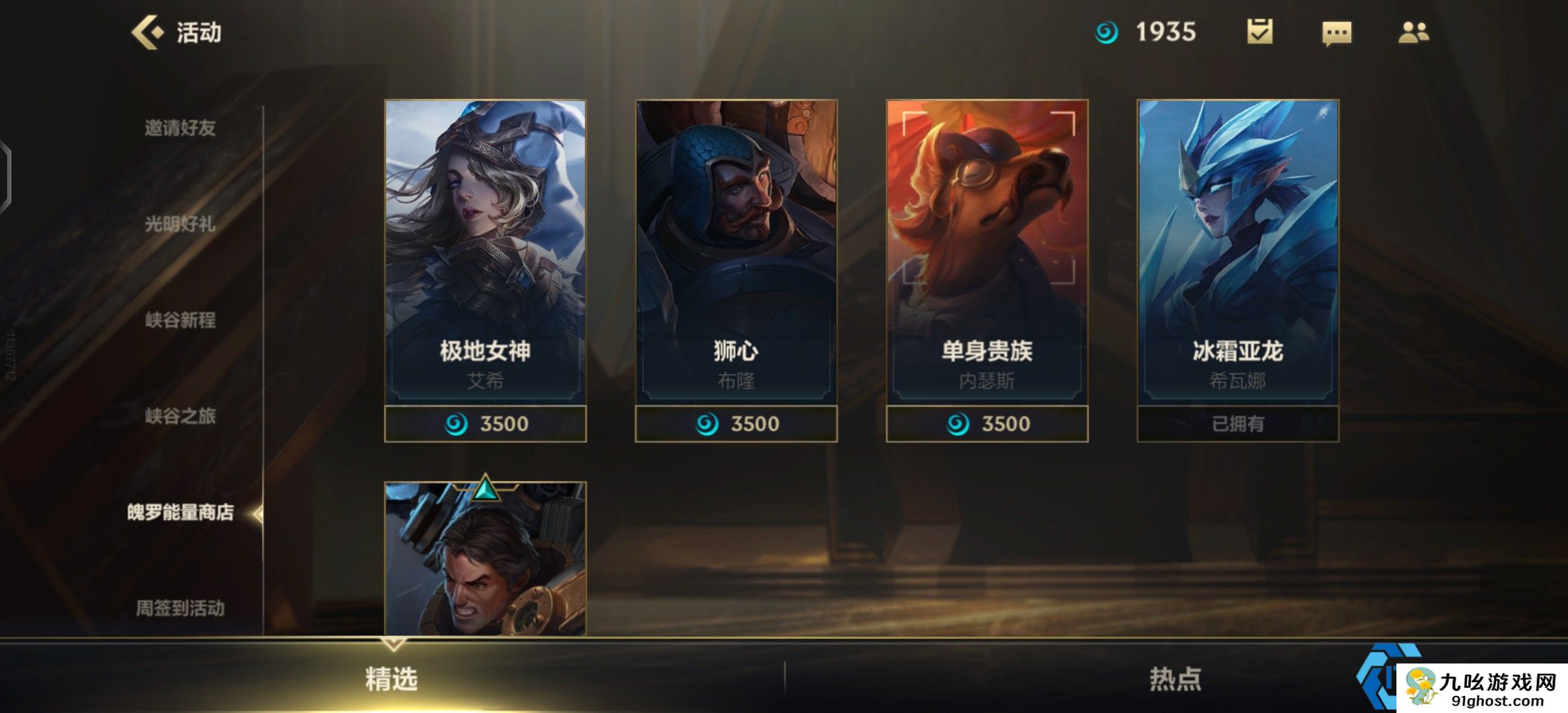Select the partially visible bottom-row skin card
Viewport: 1568px width, 713px height.
pos(485,561)
